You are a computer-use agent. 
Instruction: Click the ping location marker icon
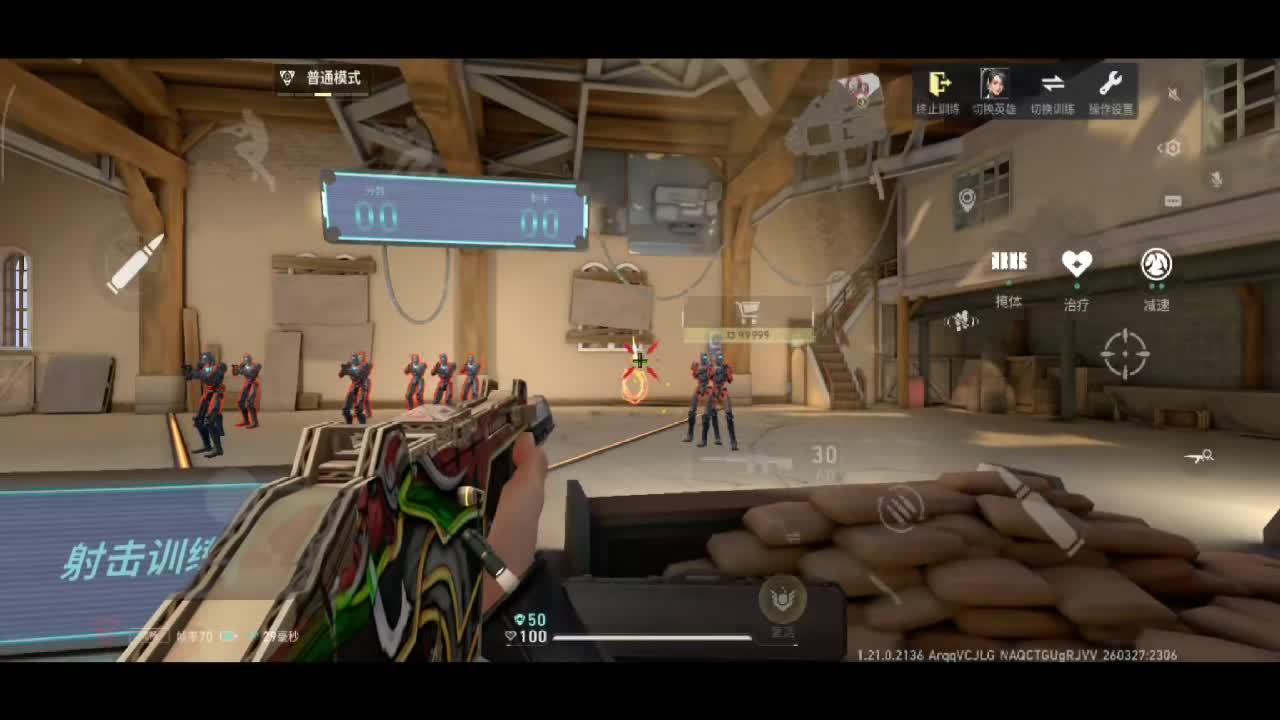click(x=967, y=200)
